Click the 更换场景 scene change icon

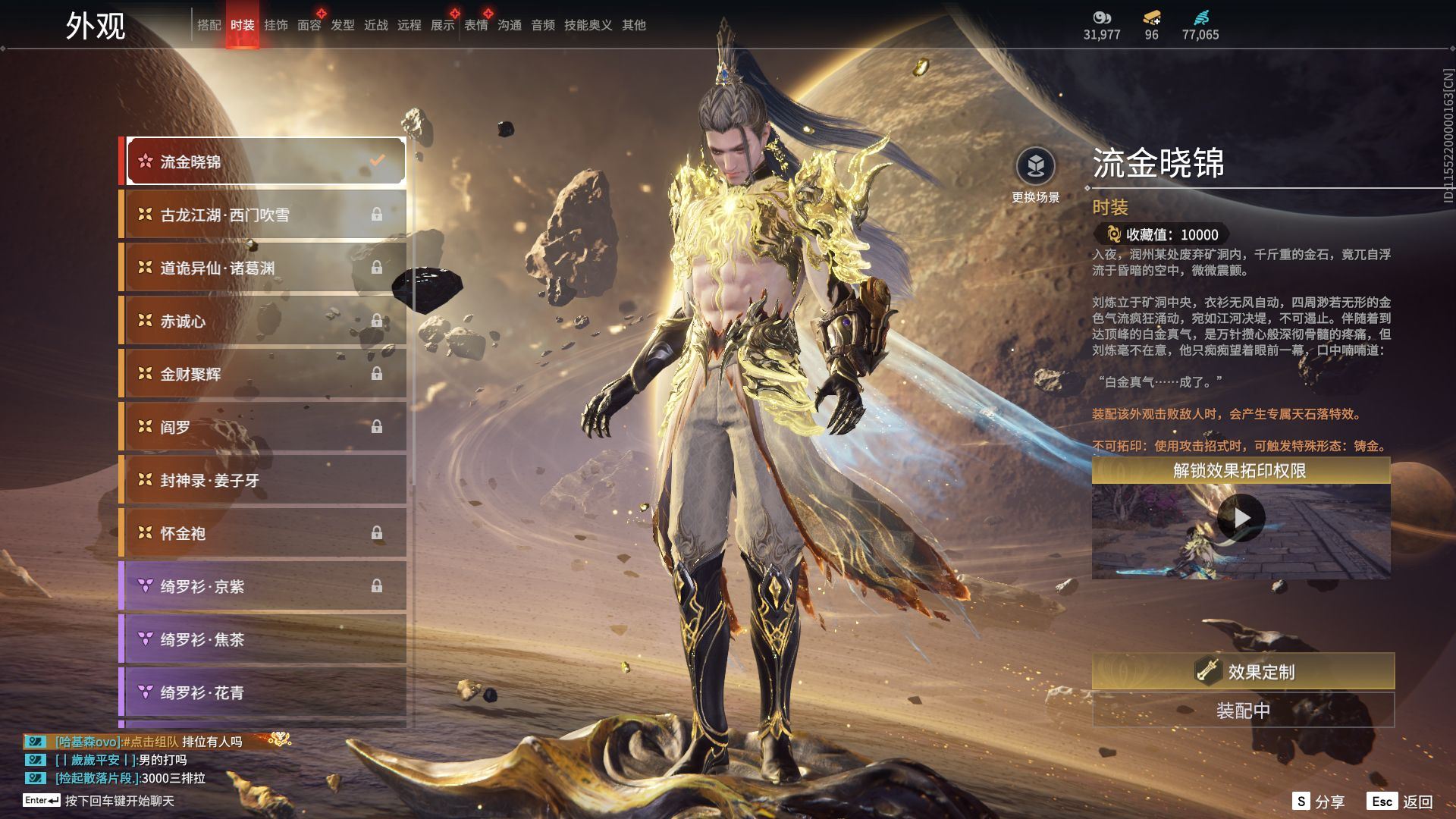(x=1035, y=166)
